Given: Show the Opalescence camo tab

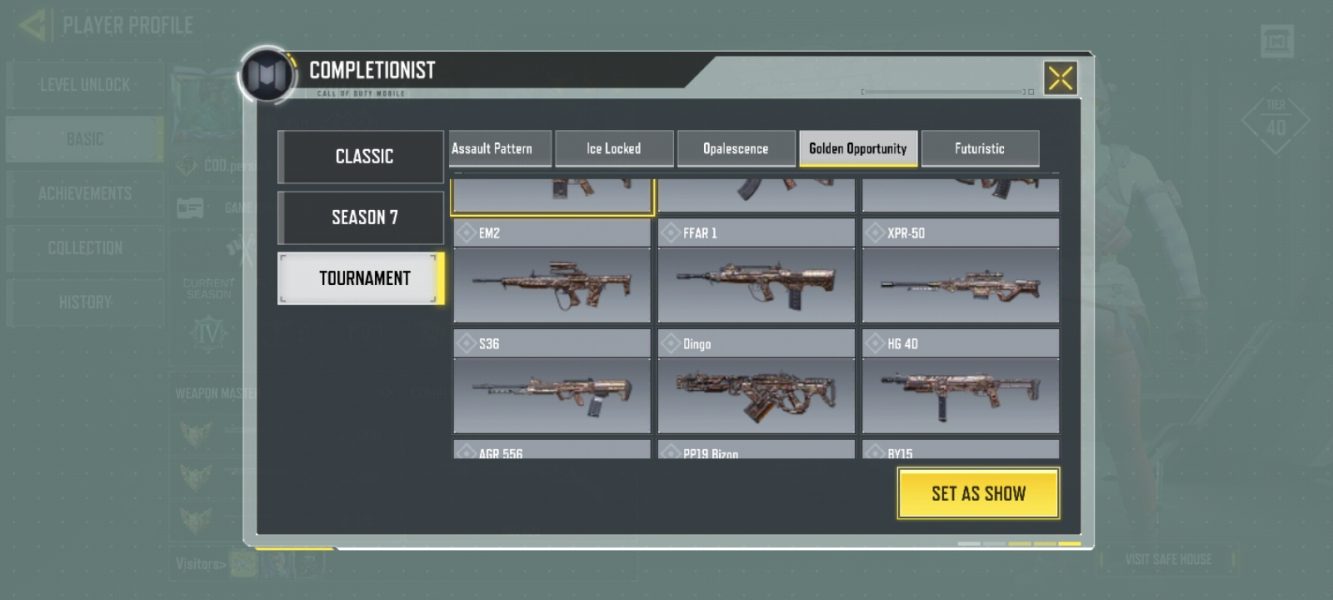Looking at the screenshot, I should click(x=736, y=149).
